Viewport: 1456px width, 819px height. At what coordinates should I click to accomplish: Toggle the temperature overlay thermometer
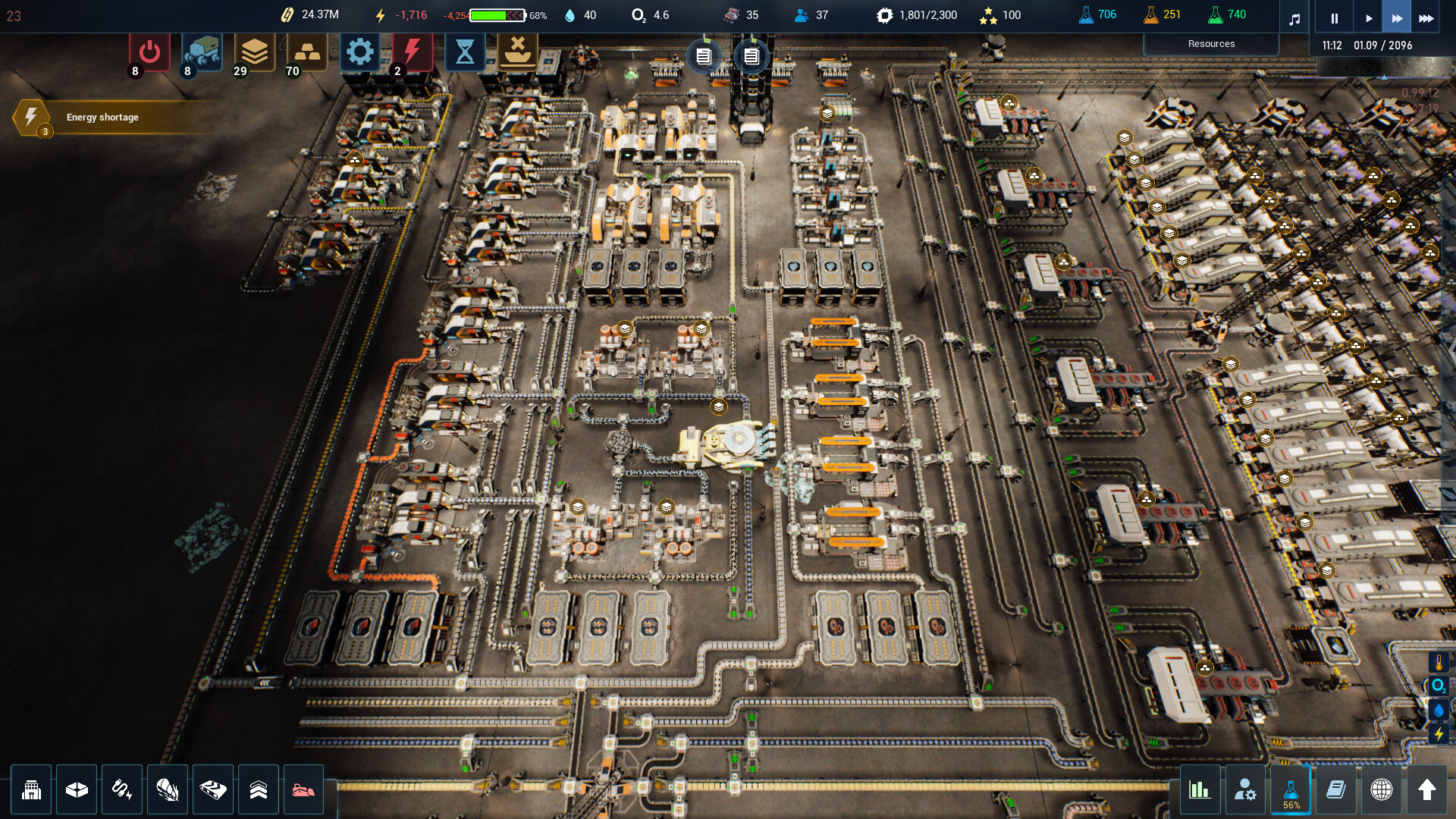click(x=1439, y=663)
